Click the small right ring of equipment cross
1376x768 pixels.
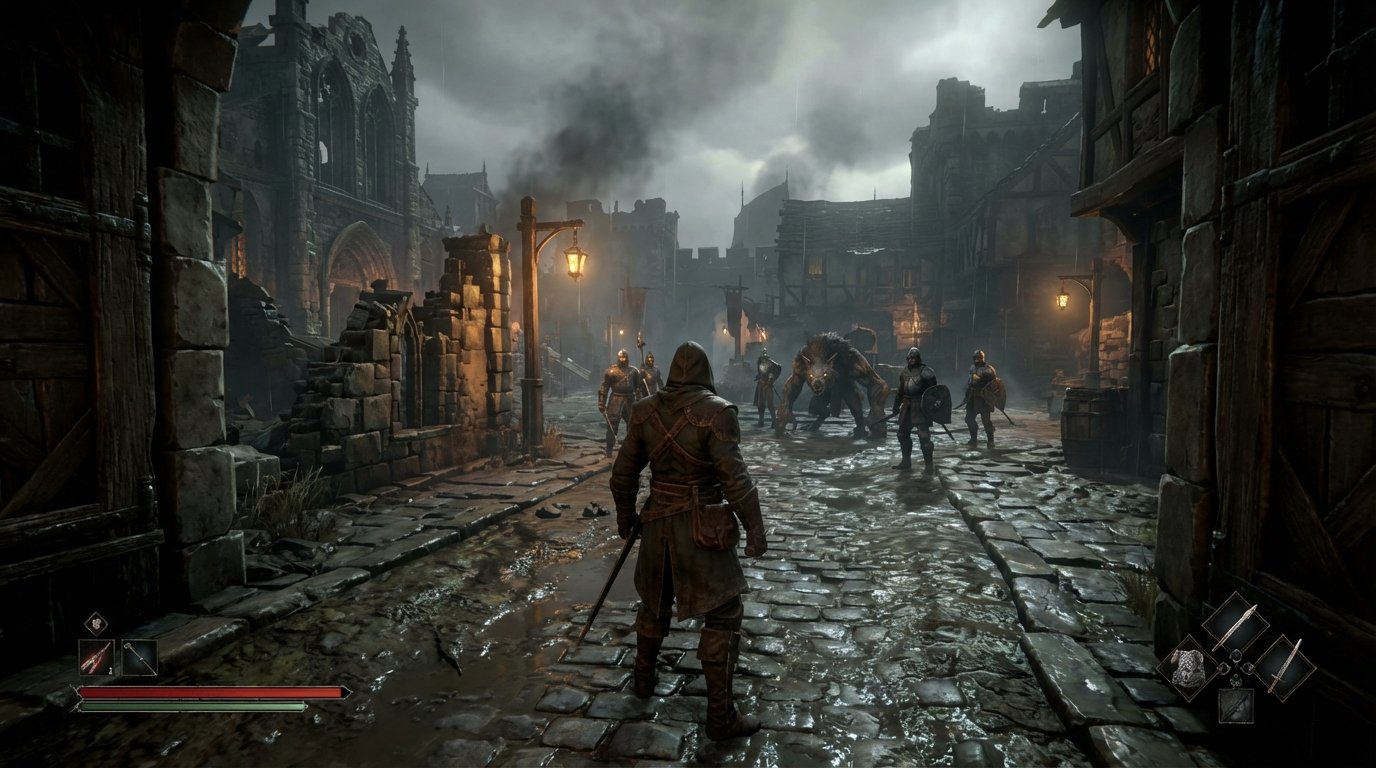point(1248,670)
